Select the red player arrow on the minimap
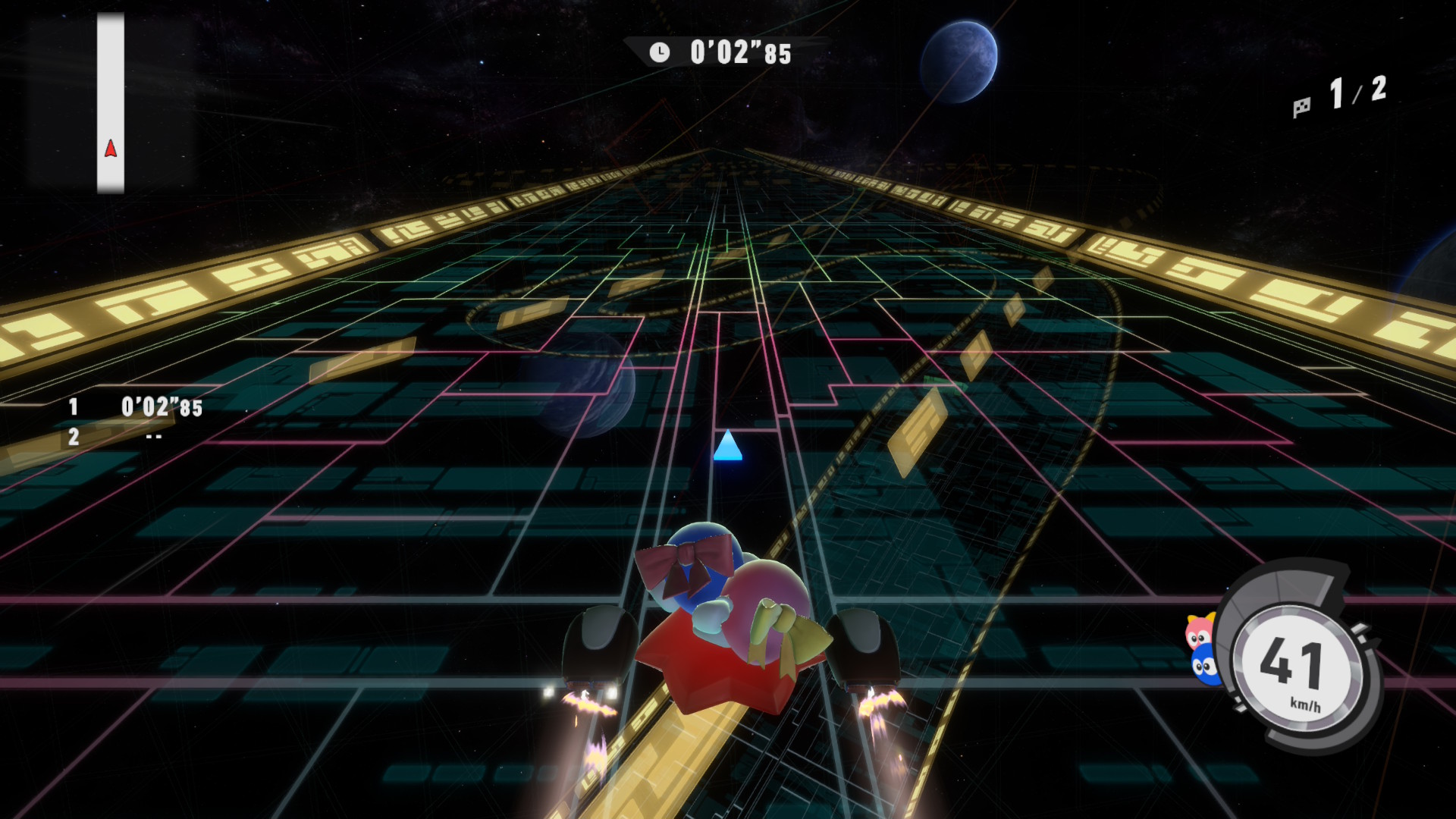Image resolution: width=1456 pixels, height=819 pixels. click(111, 149)
